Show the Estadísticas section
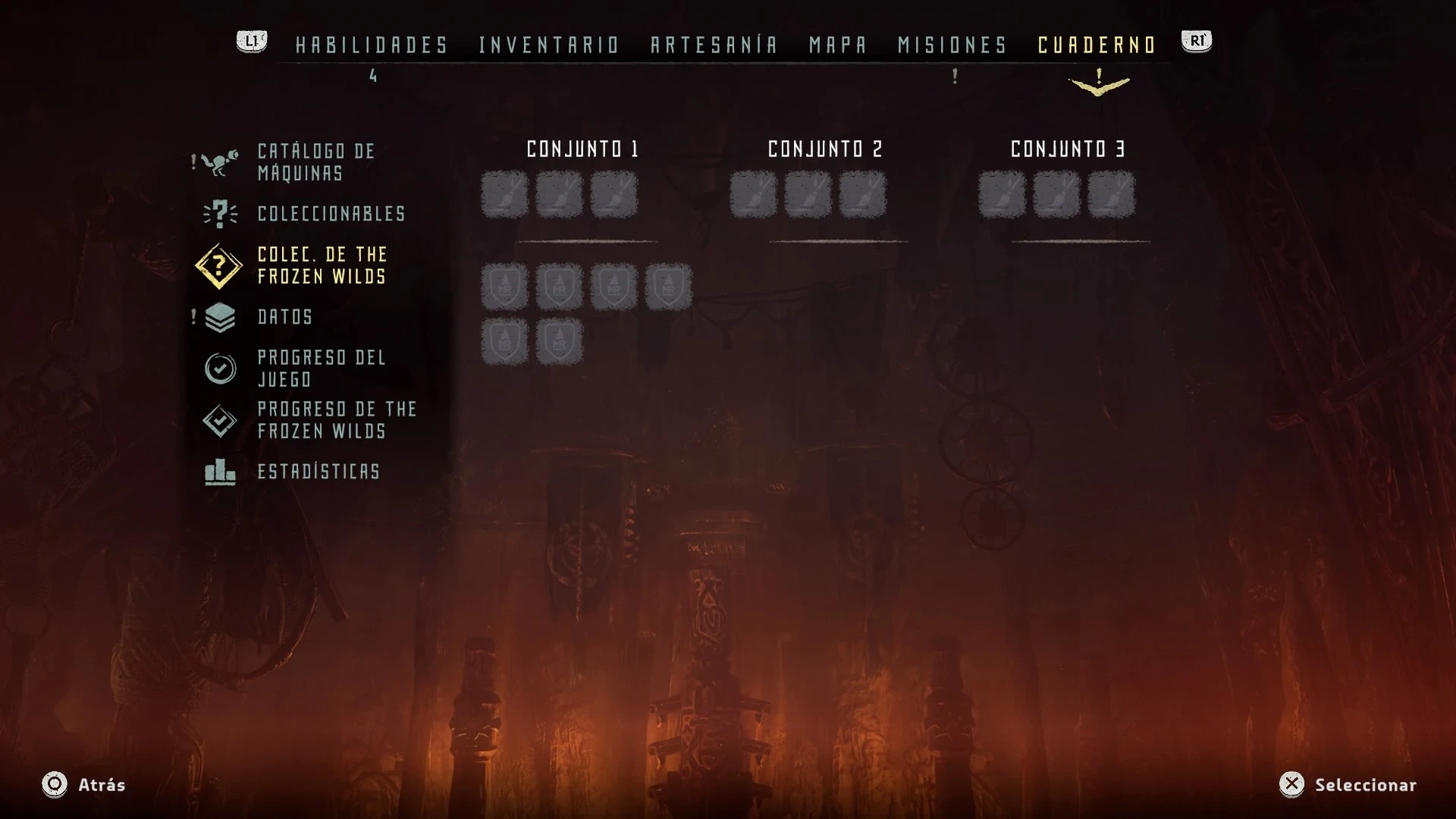This screenshot has width=1456, height=819. coord(318,472)
